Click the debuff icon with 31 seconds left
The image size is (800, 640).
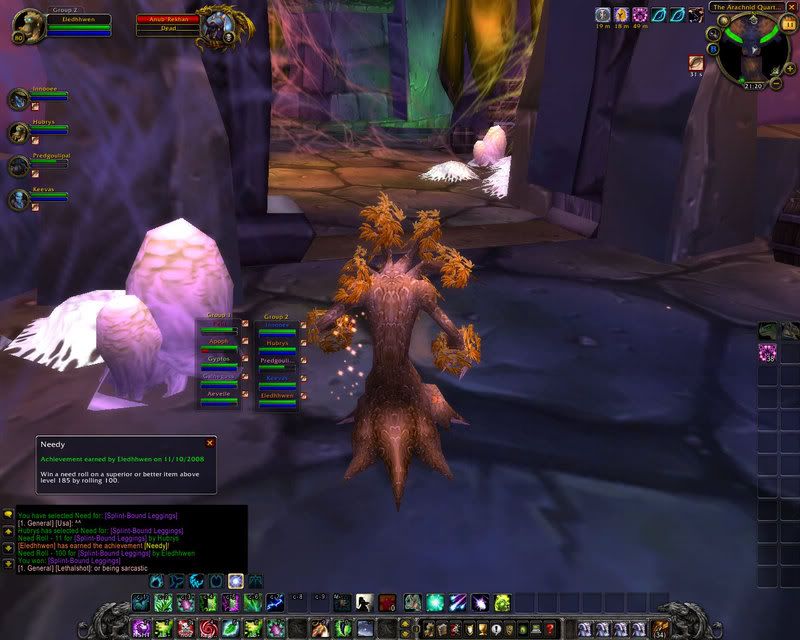[x=695, y=62]
